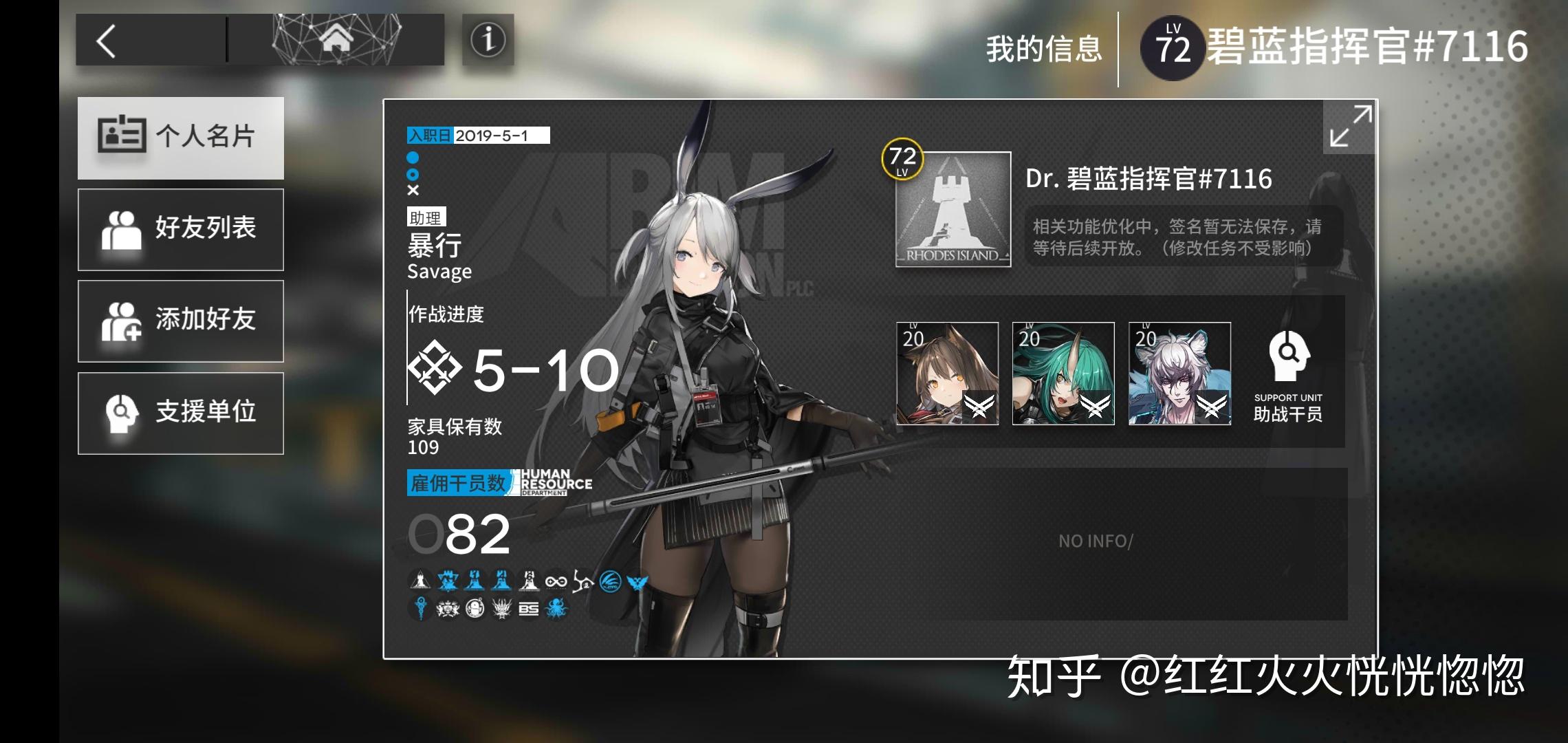Choose the green-haired horned support operator
The height and width of the screenshot is (743, 1568).
1063,373
